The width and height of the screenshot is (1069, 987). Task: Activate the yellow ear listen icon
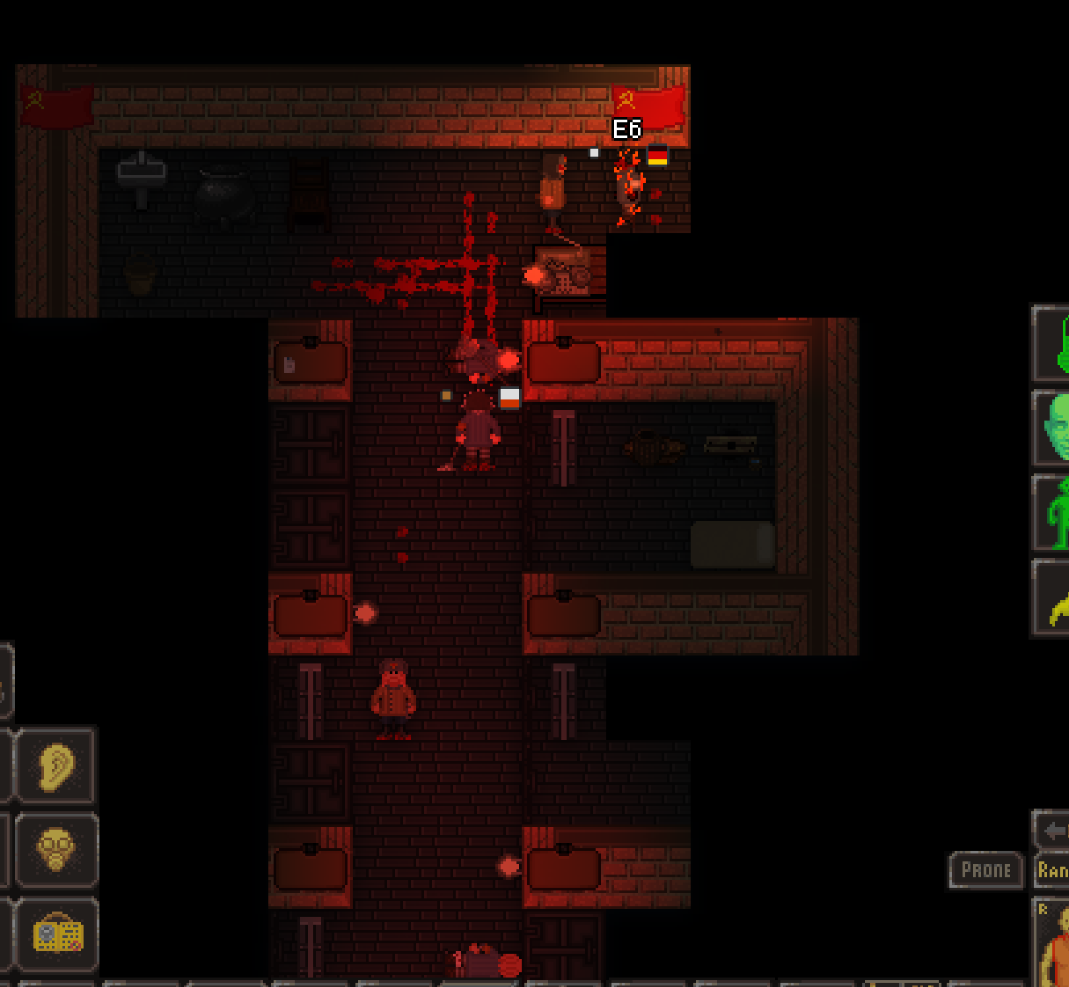[x=57, y=765]
